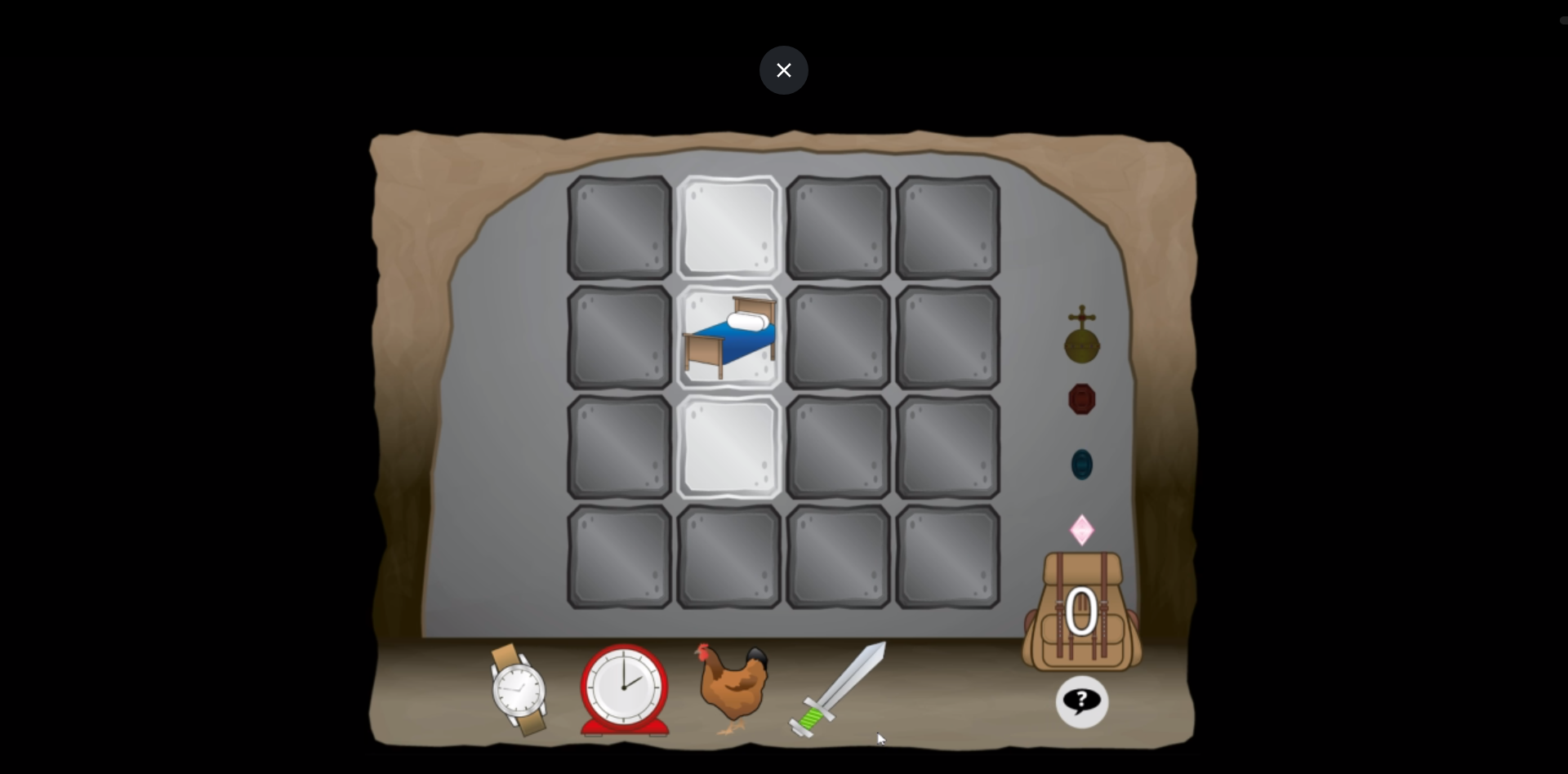Click the blue oval gem
Image resolution: width=1568 pixels, height=774 pixels.
(x=1080, y=463)
